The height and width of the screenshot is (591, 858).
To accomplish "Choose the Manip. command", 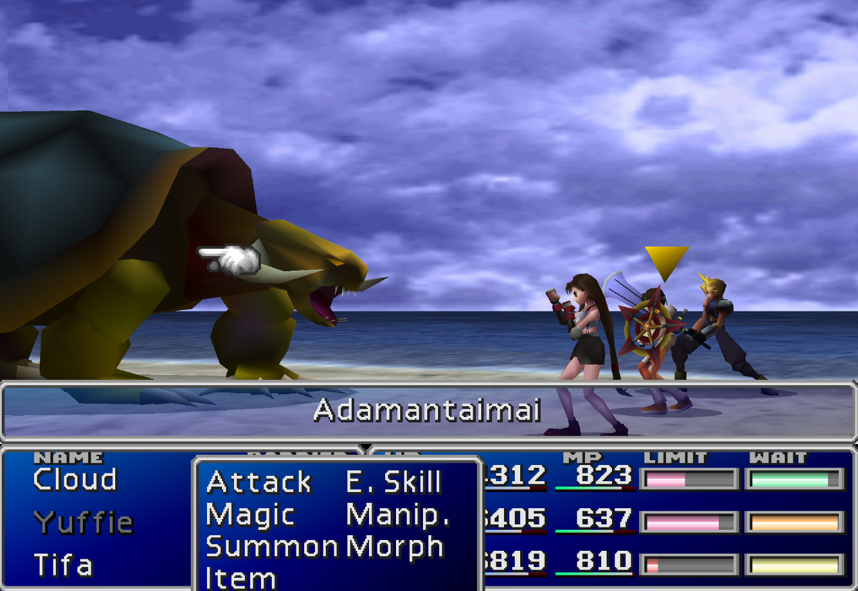I will 397,515.
